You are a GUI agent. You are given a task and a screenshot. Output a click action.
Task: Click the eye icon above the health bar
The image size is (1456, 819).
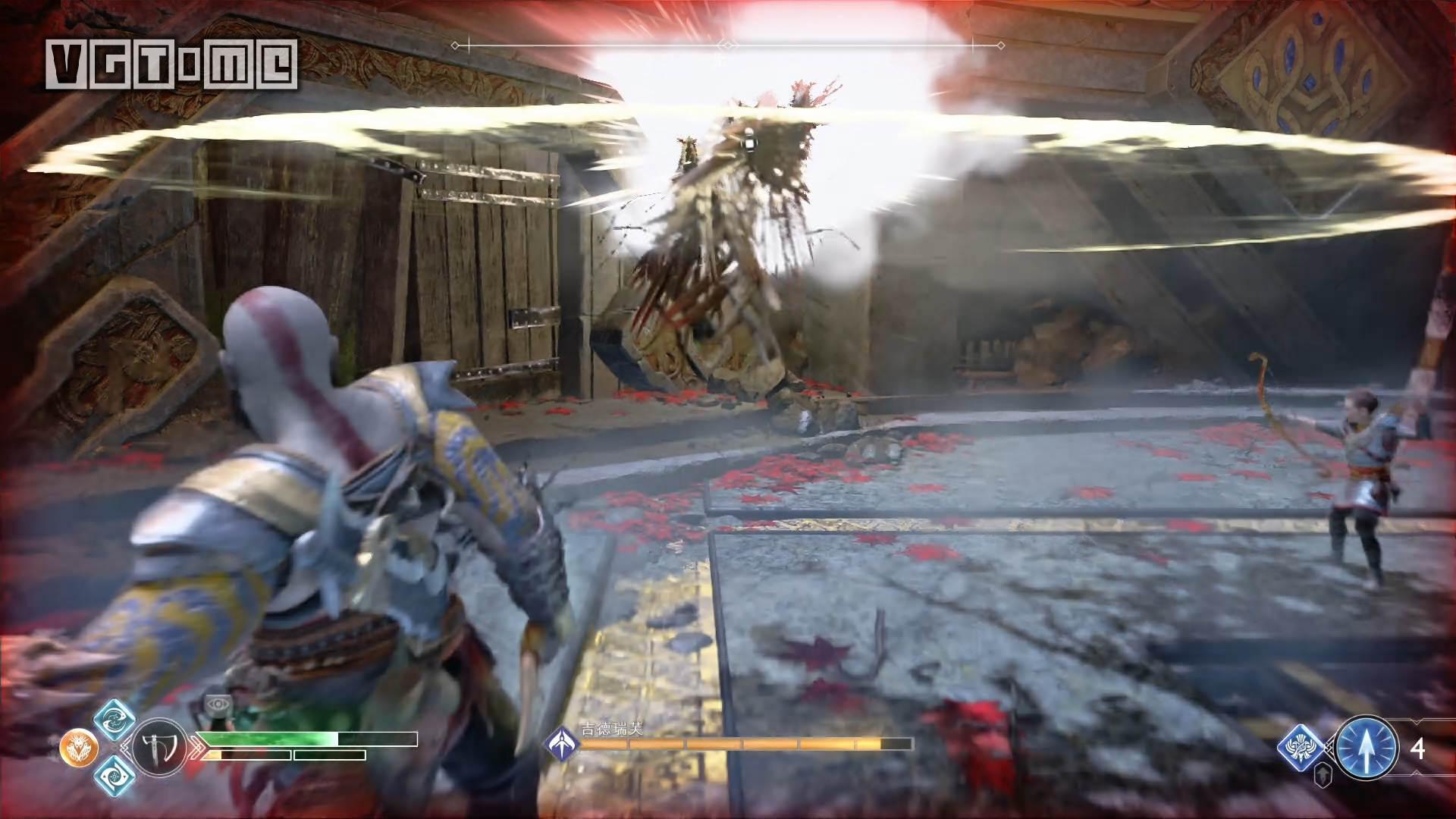pos(219,704)
